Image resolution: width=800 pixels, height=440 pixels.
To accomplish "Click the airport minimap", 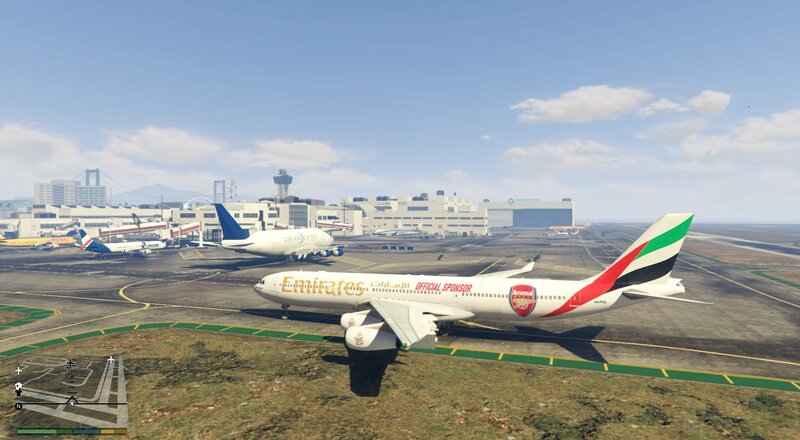I will 70,391.
